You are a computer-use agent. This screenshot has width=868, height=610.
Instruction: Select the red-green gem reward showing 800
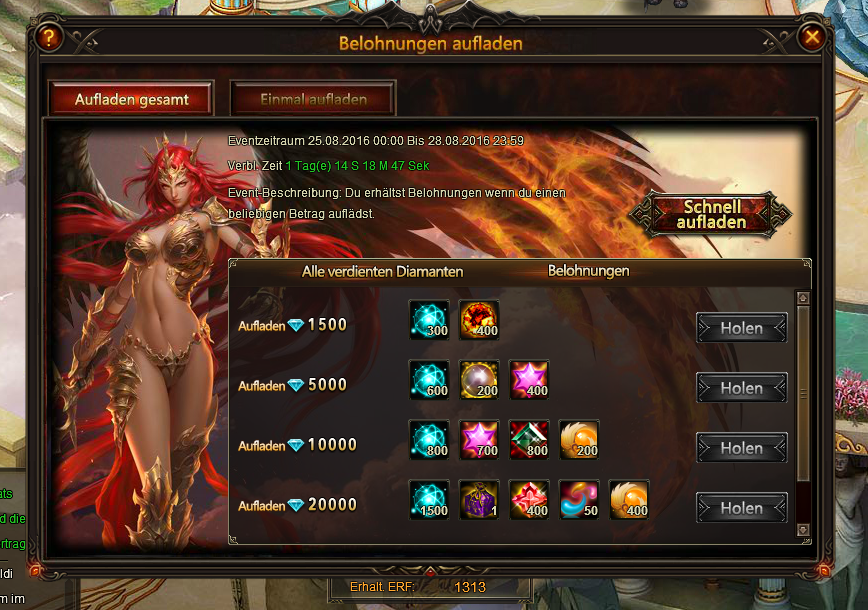pos(529,440)
